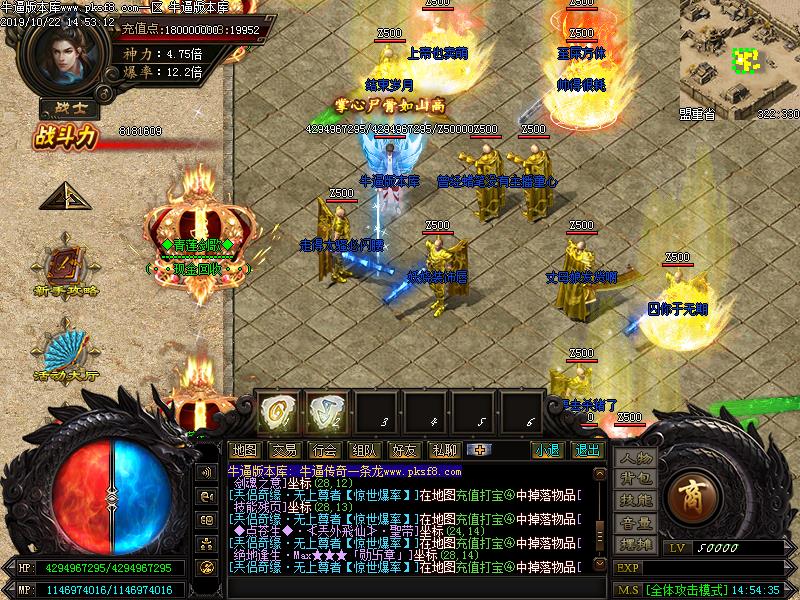Toggle the 全体攻击模式 attack mode label
Viewport: 800px width, 600px height.
(688, 590)
